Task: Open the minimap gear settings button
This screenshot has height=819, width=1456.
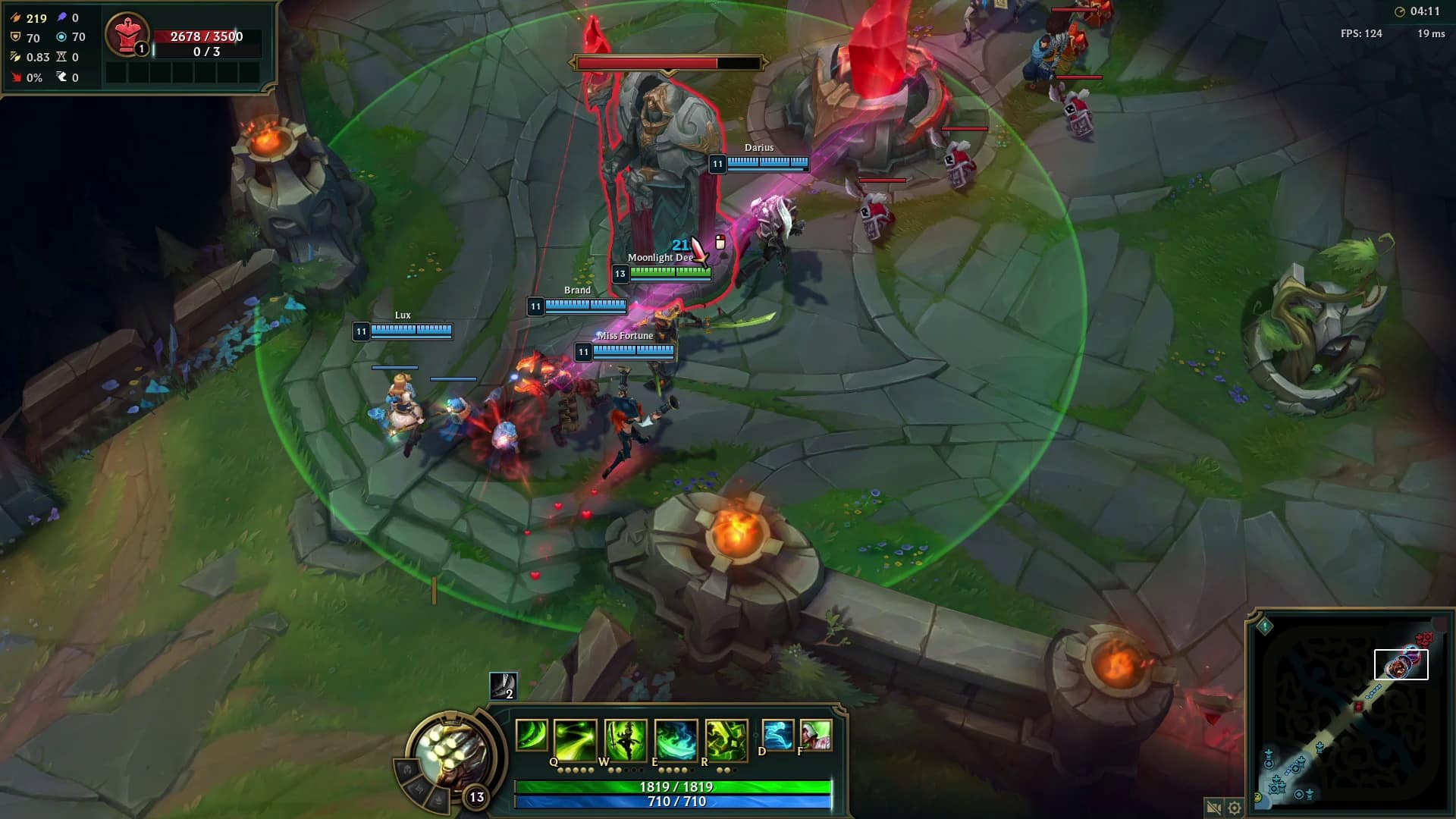Action: click(1235, 808)
